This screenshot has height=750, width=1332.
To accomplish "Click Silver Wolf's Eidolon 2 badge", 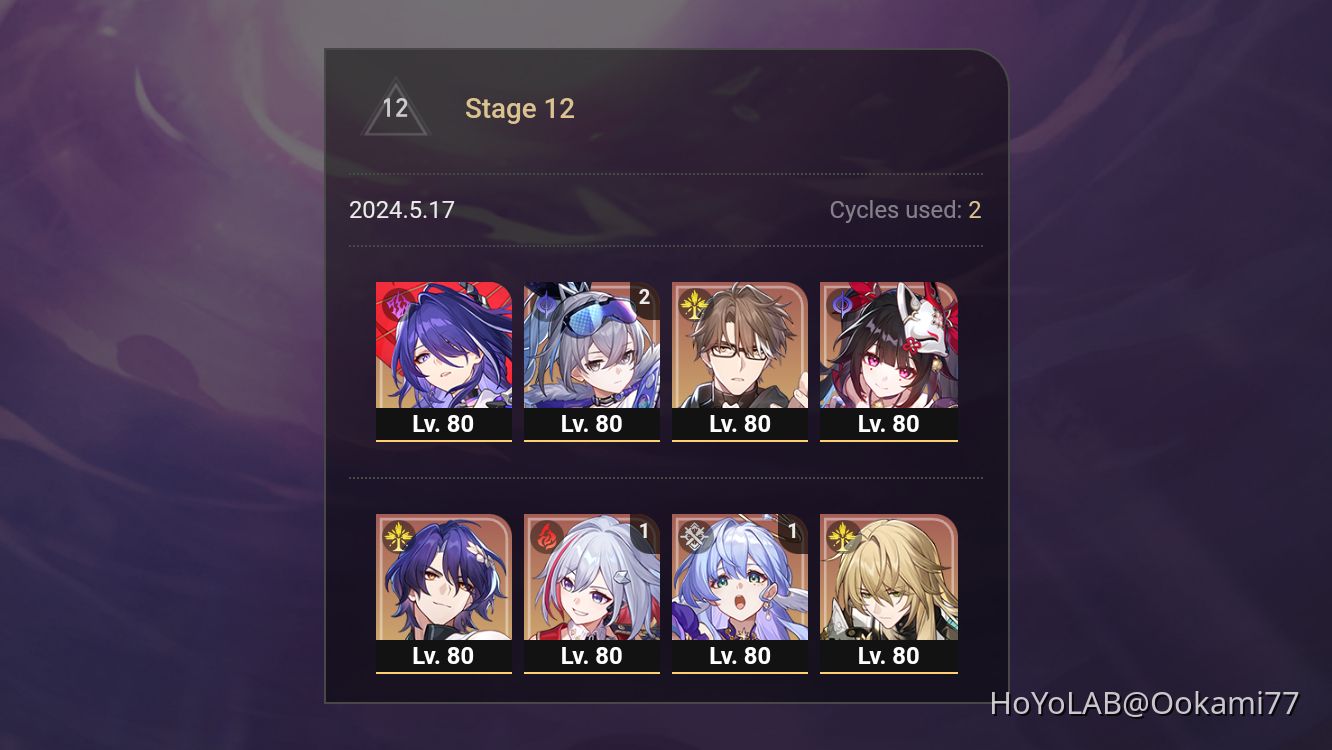I will (645, 297).
